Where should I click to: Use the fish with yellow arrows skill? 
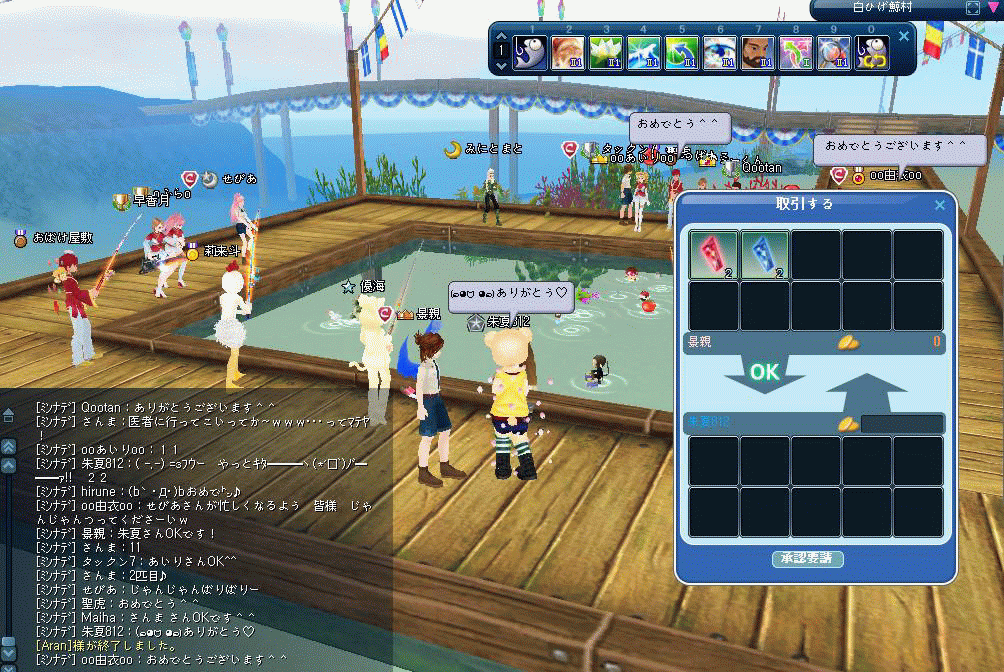pyautogui.click(x=873, y=52)
